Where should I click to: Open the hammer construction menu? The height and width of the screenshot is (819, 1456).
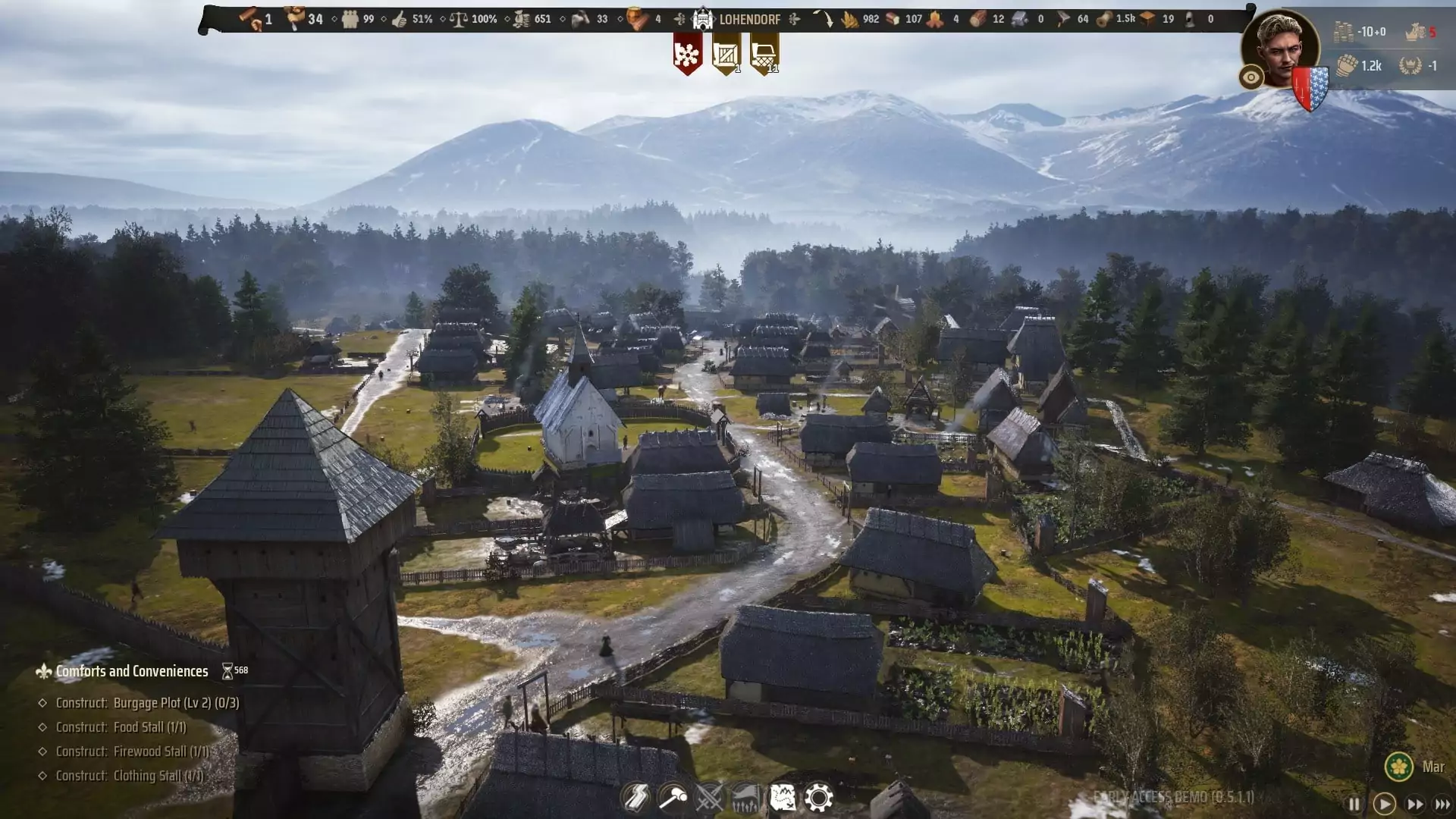pyautogui.click(x=673, y=798)
